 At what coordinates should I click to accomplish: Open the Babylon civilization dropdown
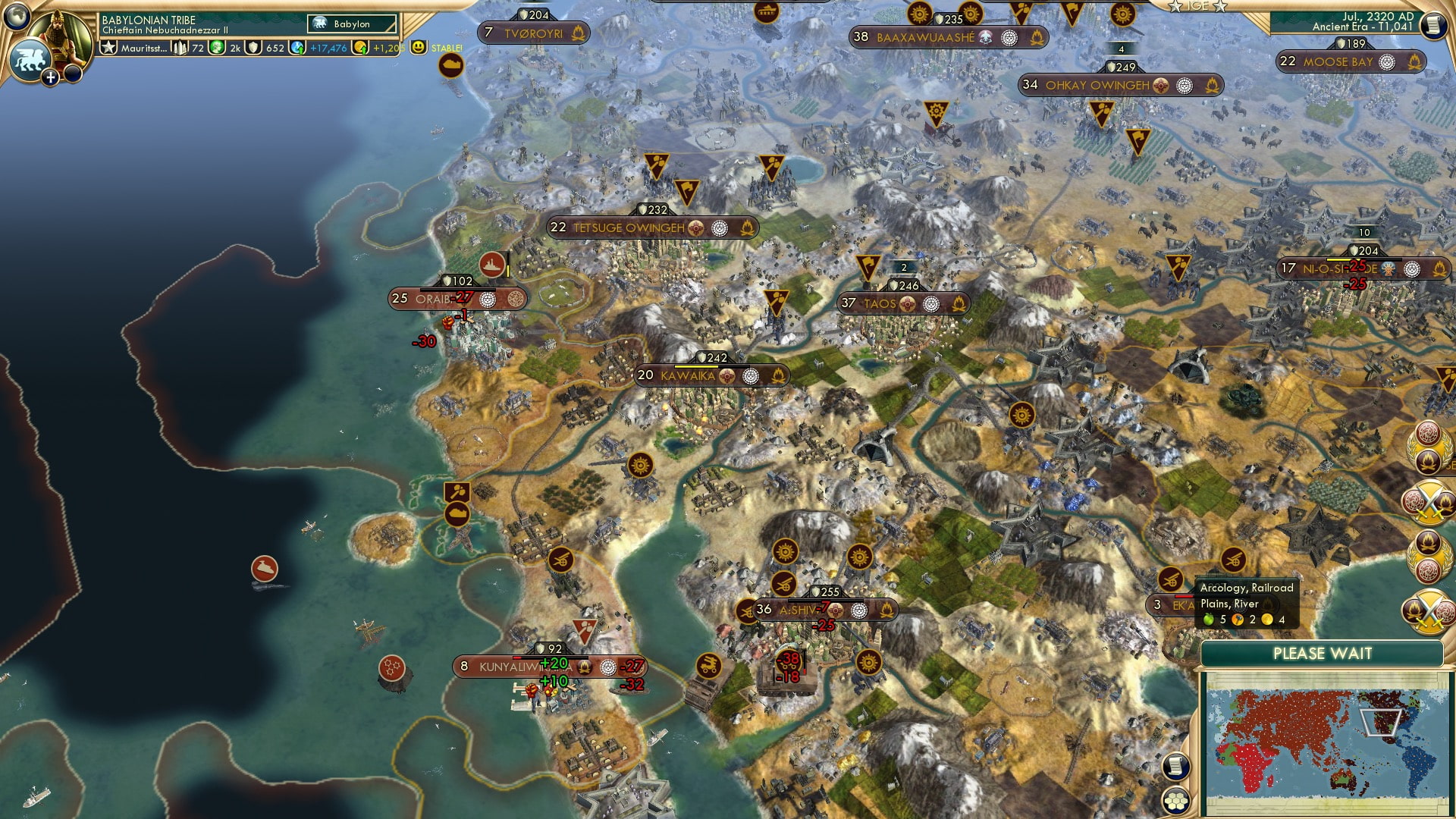(x=352, y=24)
